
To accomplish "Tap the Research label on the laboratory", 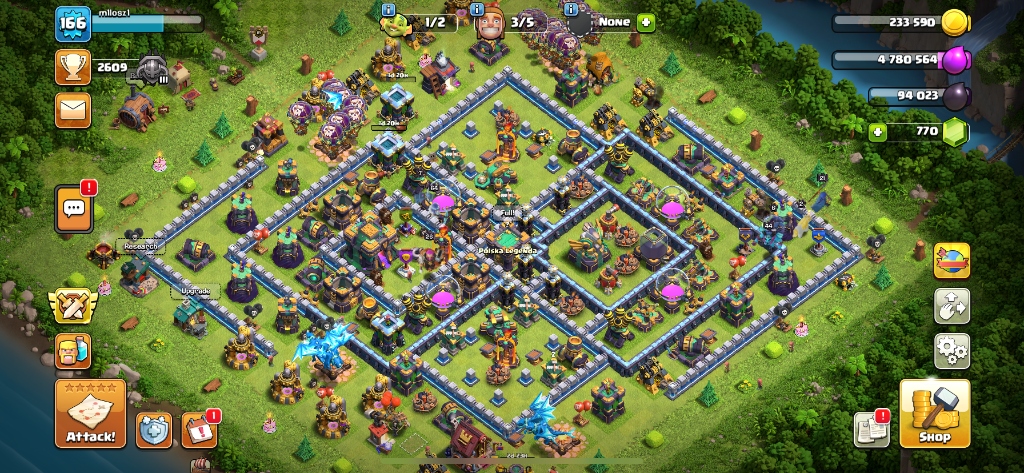I will point(140,245).
